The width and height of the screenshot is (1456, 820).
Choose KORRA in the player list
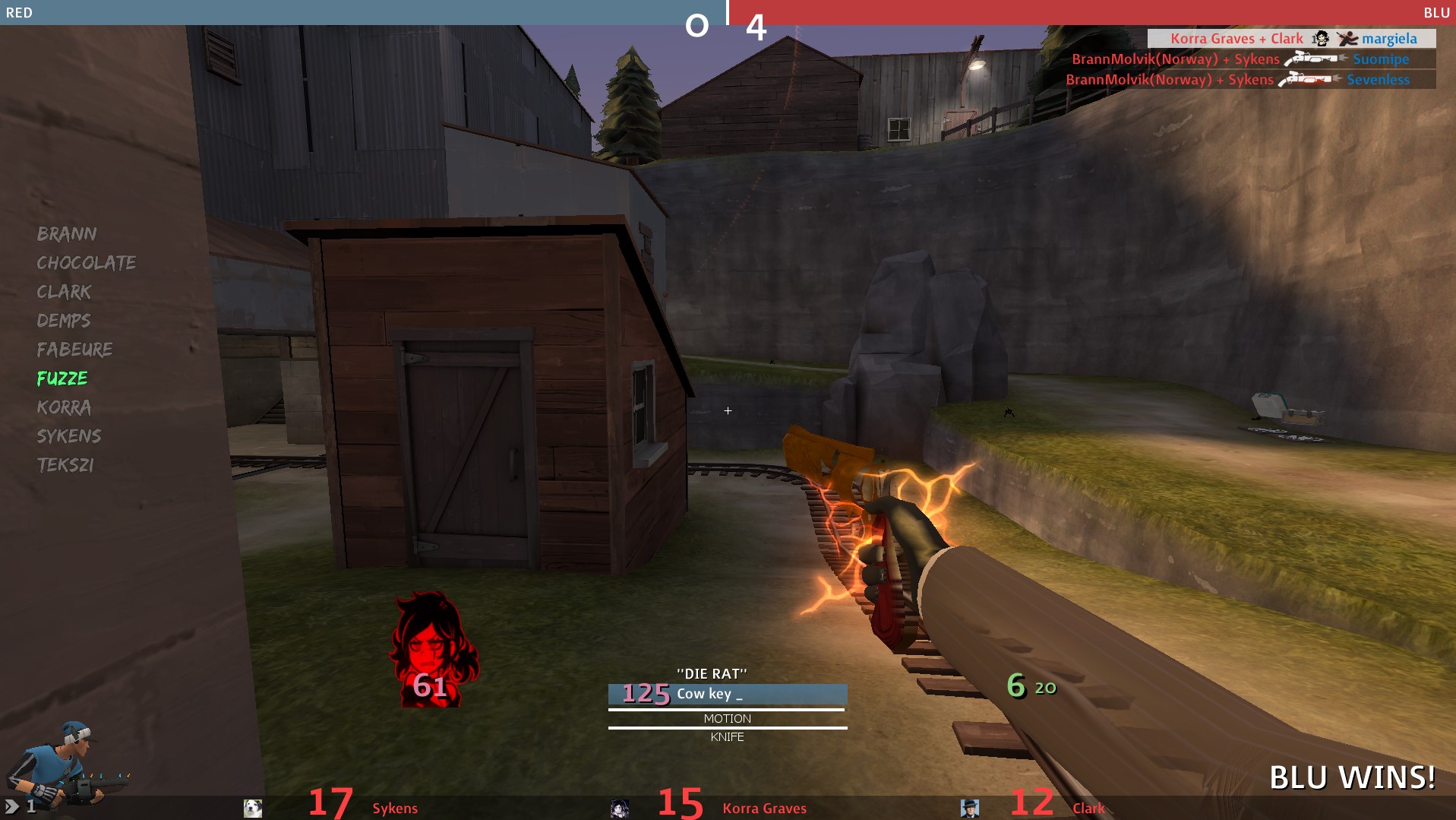coord(64,407)
